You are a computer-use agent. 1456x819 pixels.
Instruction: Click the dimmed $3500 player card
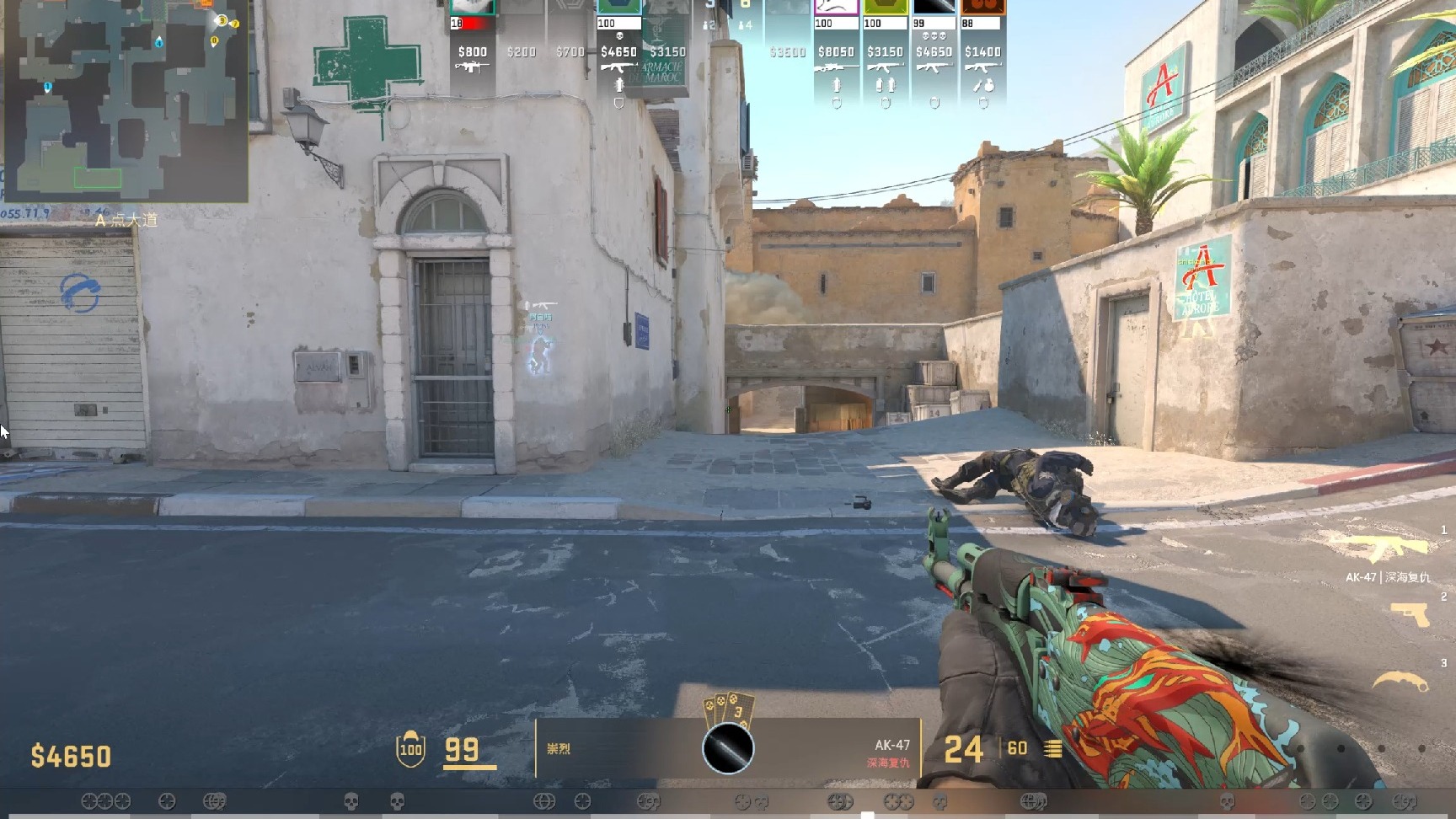click(x=788, y=51)
